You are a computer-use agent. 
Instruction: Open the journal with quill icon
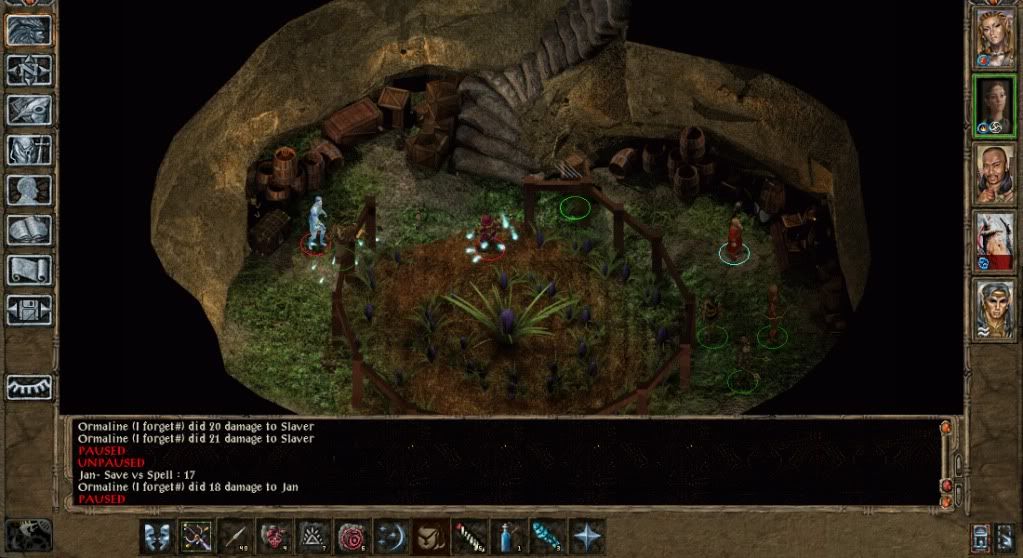click(29, 109)
